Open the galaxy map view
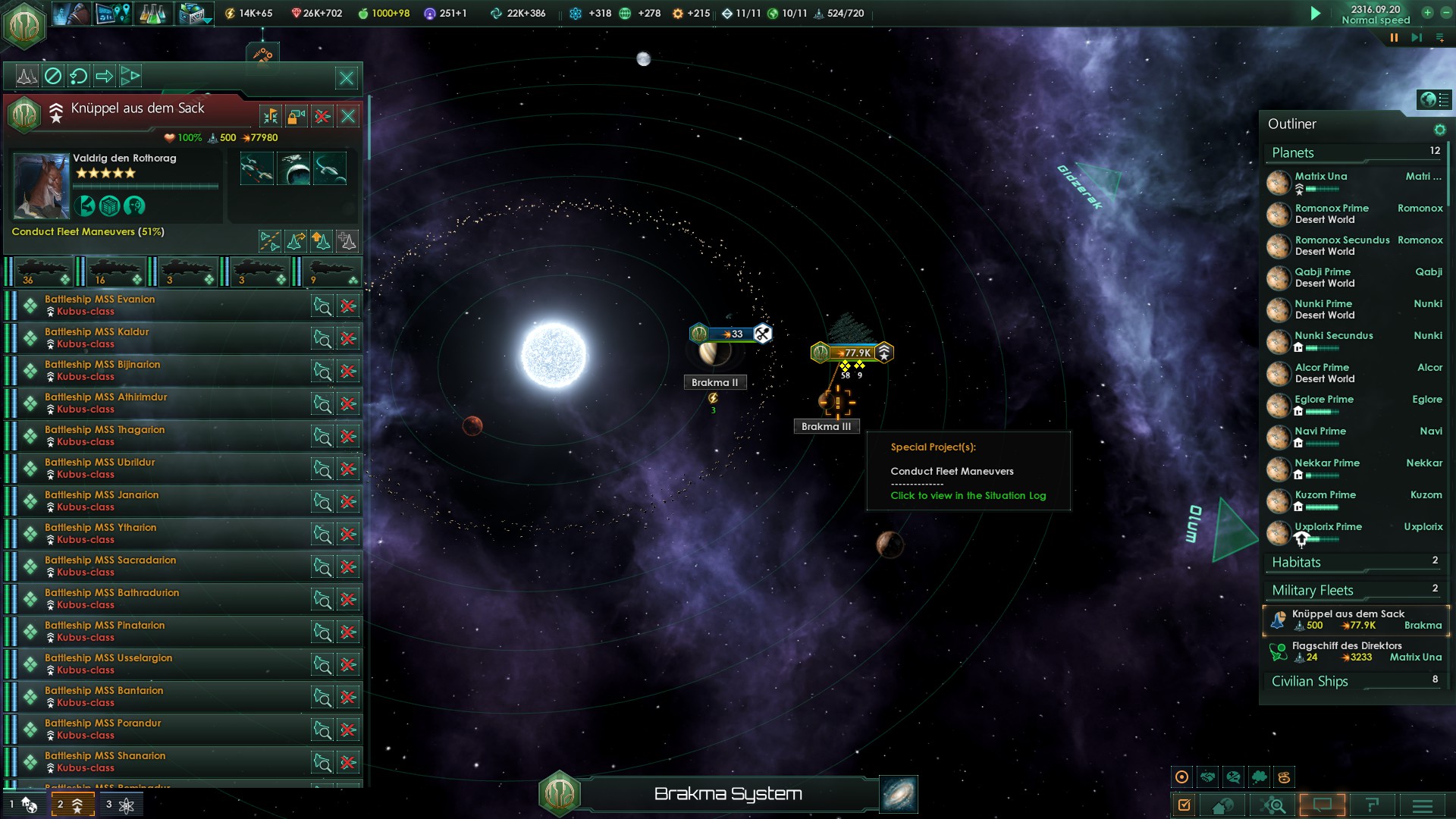This screenshot has width=1456, height=819. (x=899, y=794)
